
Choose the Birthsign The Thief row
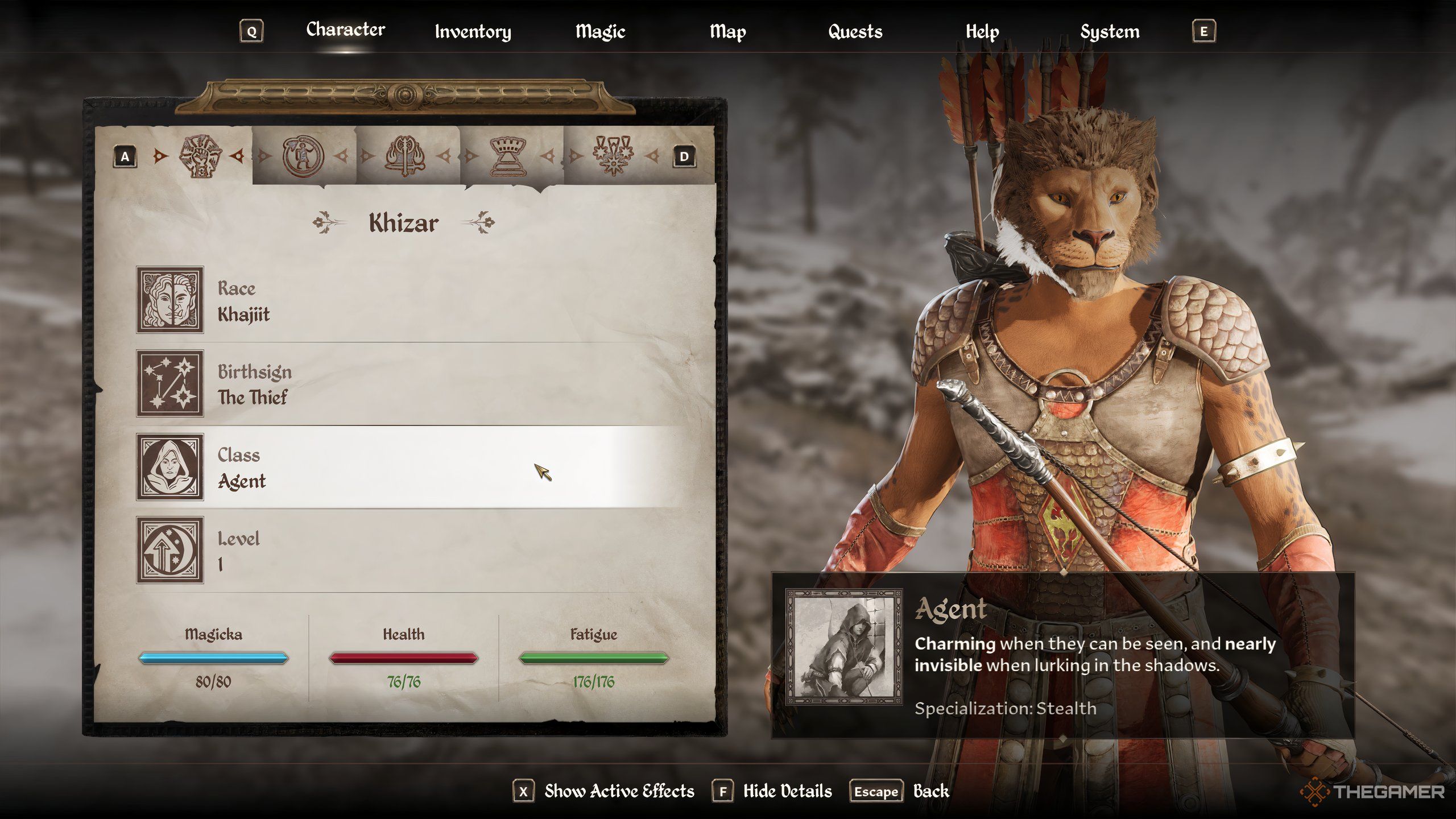click(409, 384)
